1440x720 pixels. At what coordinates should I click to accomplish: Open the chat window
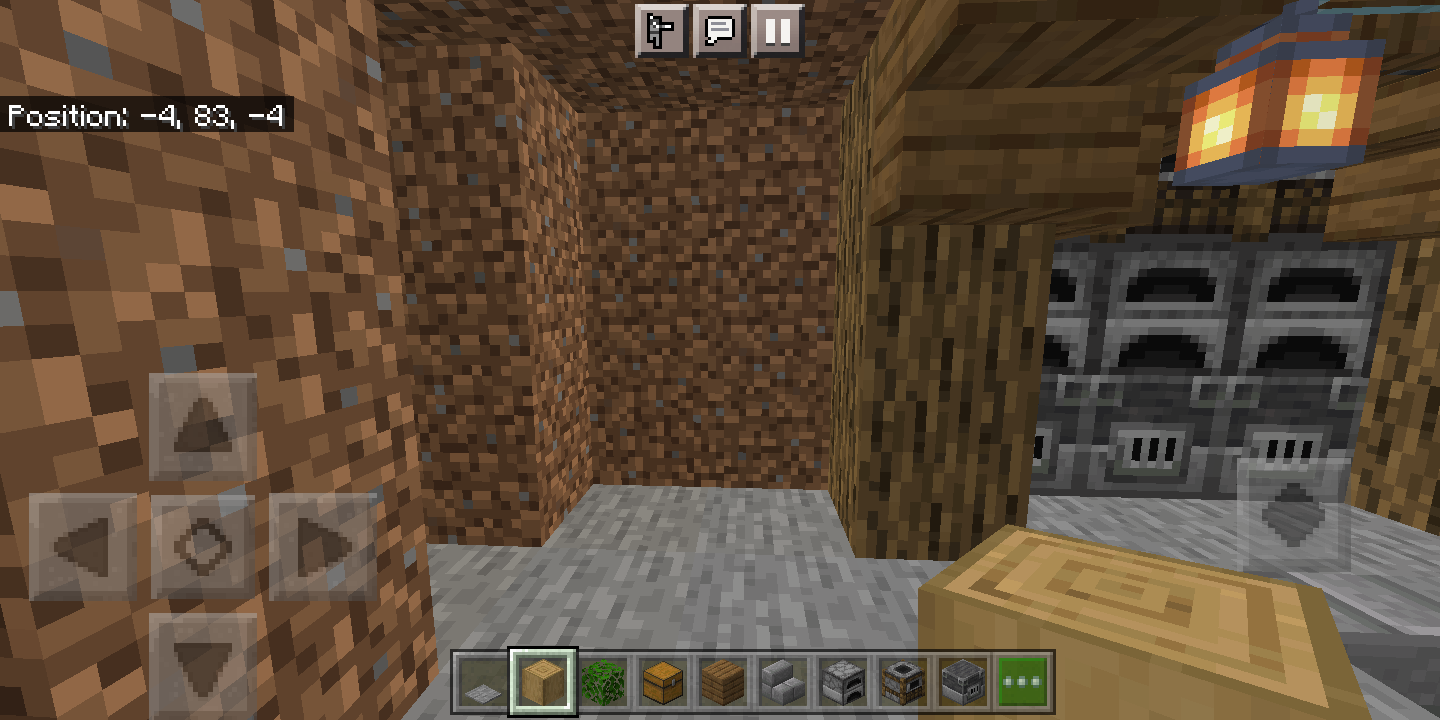click(722, 31)
